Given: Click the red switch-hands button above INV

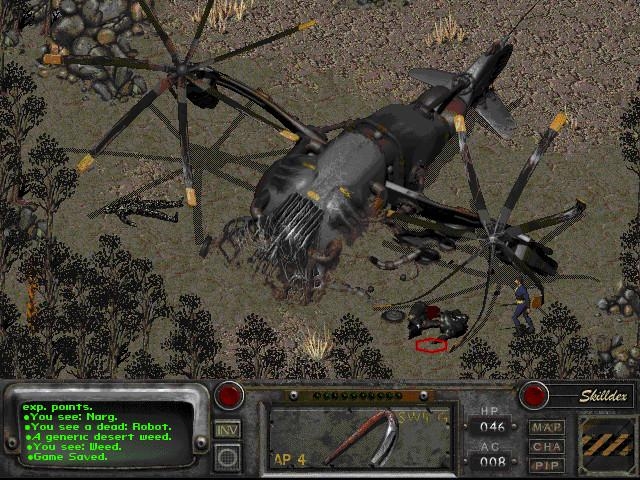Looking at the screenshot, I should [231, 395].
